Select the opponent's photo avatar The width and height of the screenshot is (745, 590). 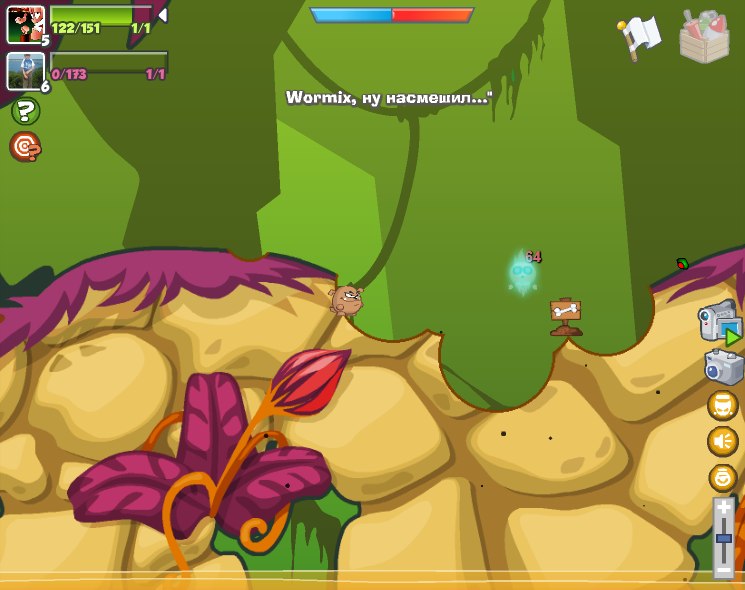[x=25, y=70]
